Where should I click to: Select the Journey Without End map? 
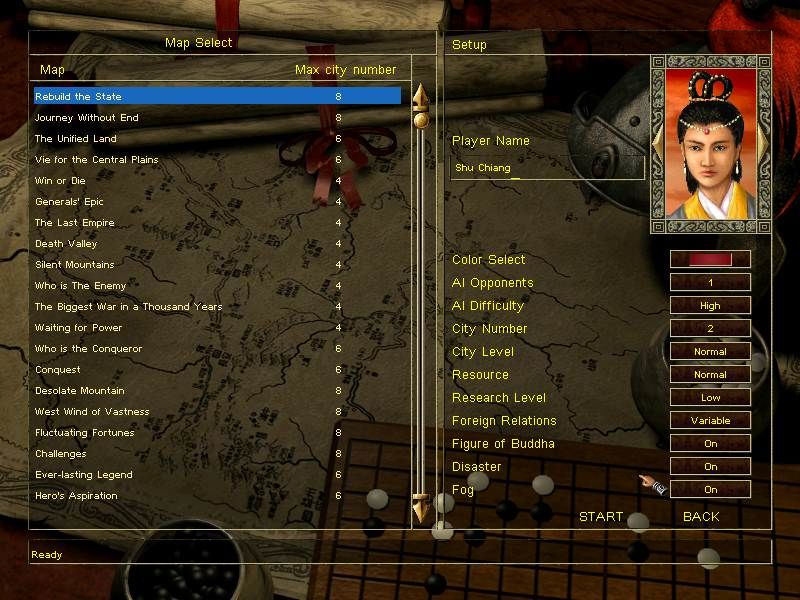tap(87, 118)
